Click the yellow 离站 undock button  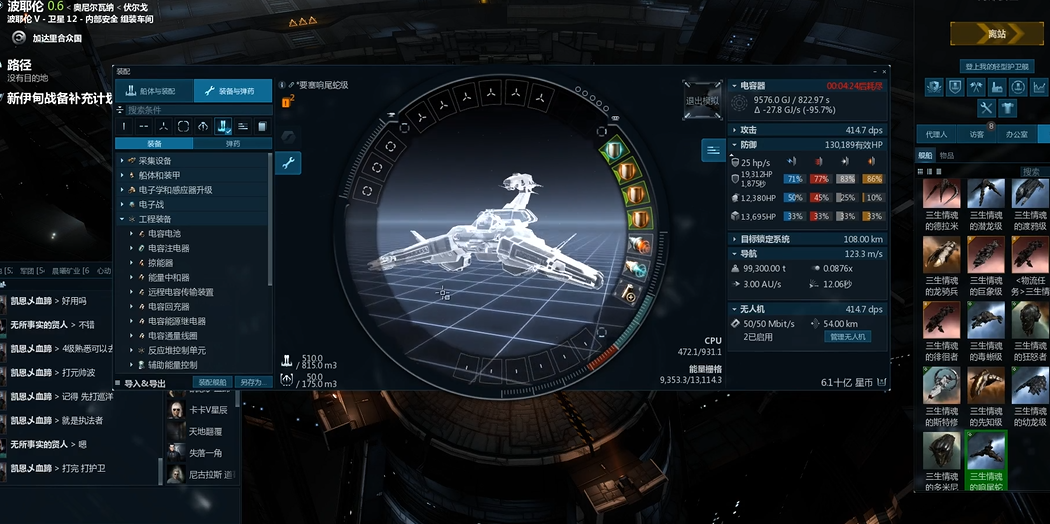tap(996, 33)
